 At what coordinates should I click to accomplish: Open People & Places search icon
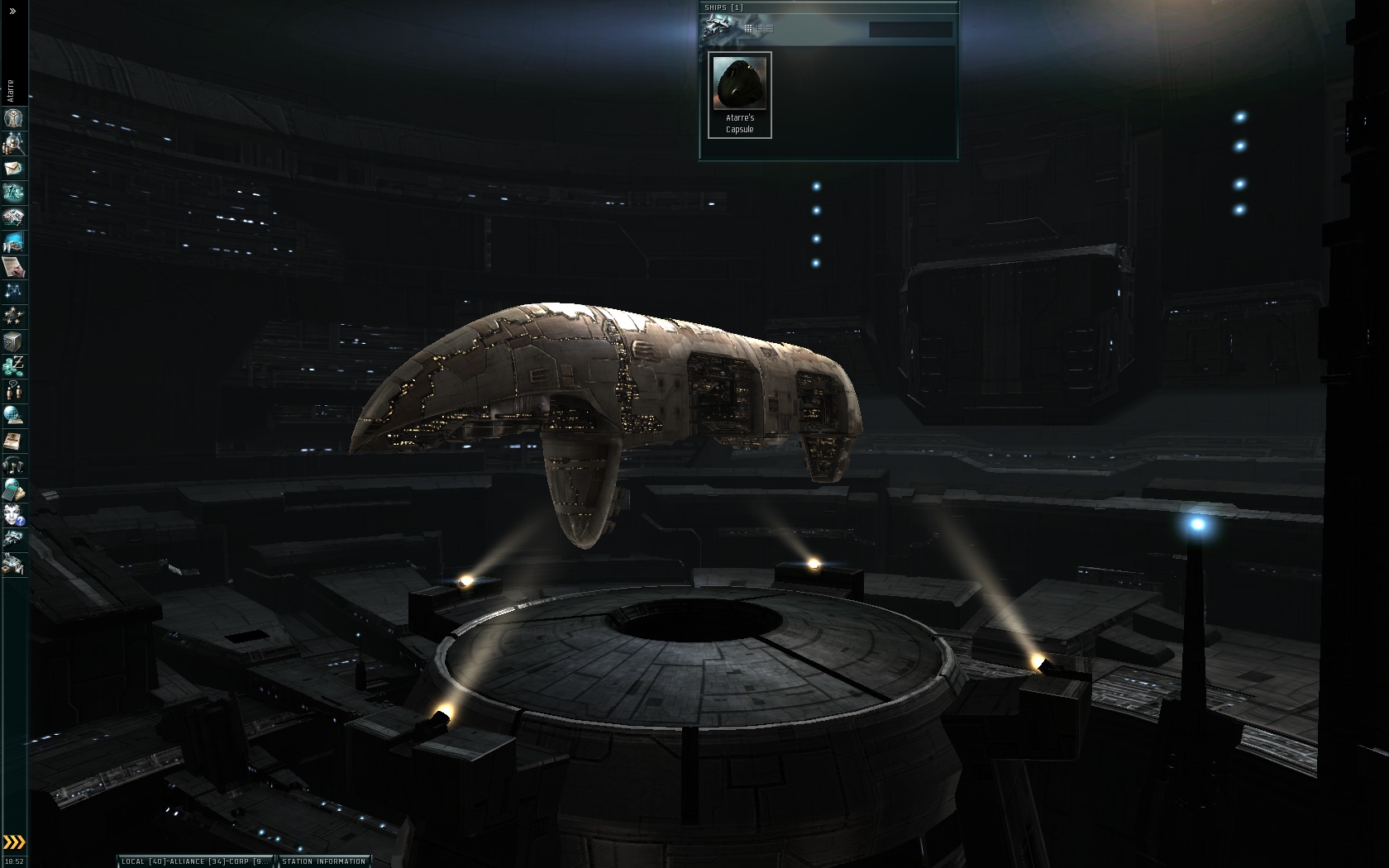pos(13,144)
